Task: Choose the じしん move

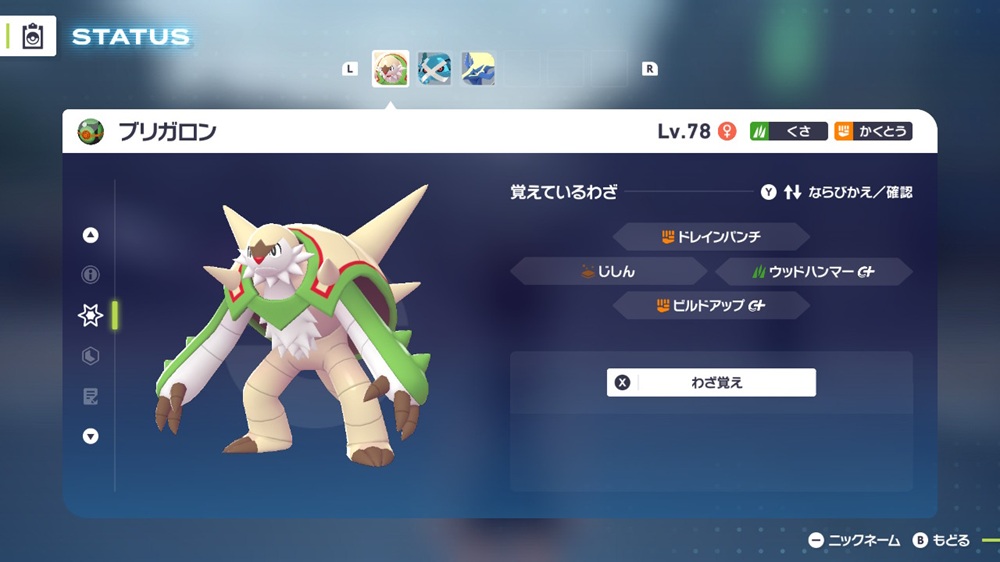Action: coord(609,271)
